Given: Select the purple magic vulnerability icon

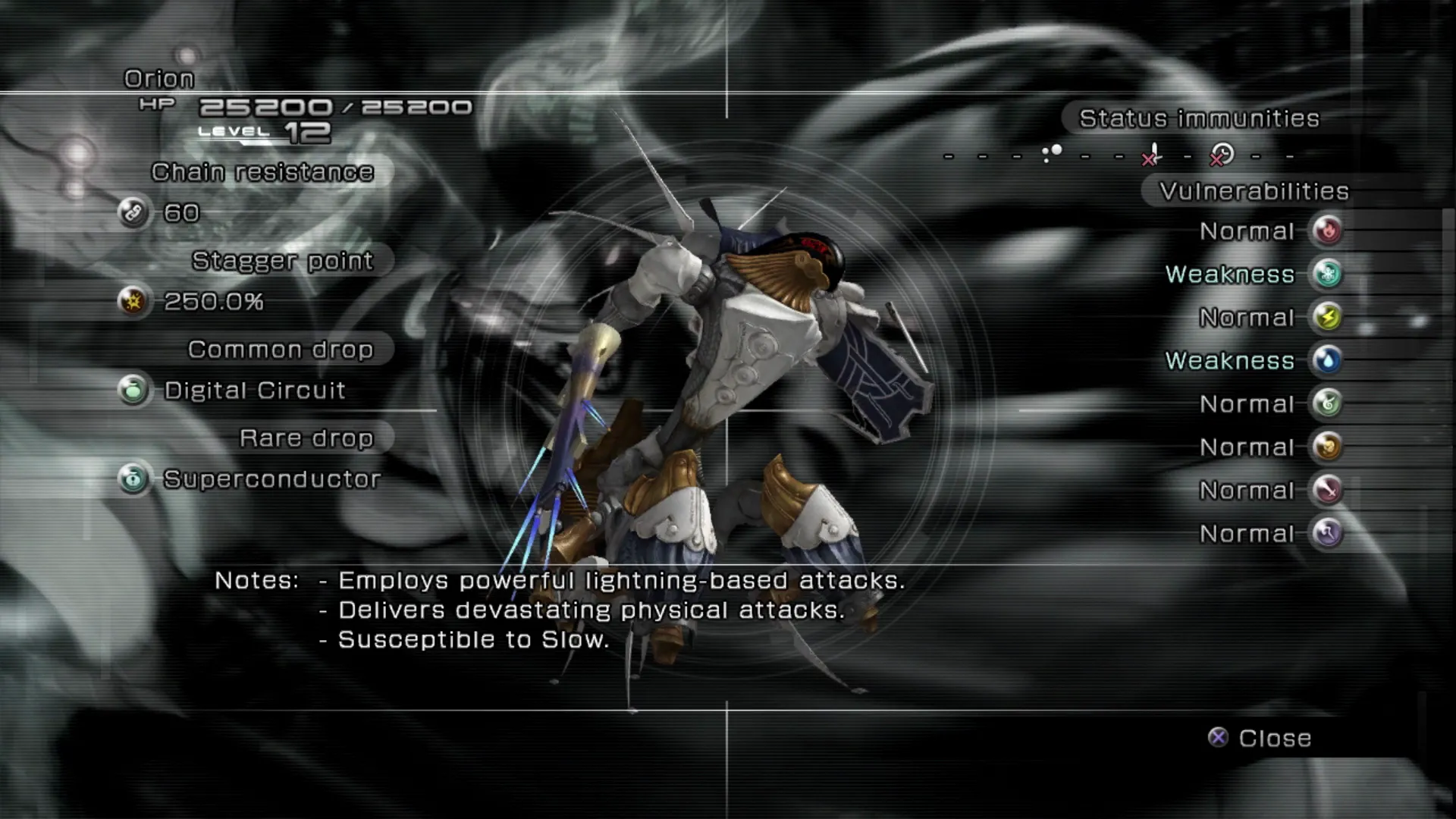Looking at the screenshot, I should [x=1327, y=533].
